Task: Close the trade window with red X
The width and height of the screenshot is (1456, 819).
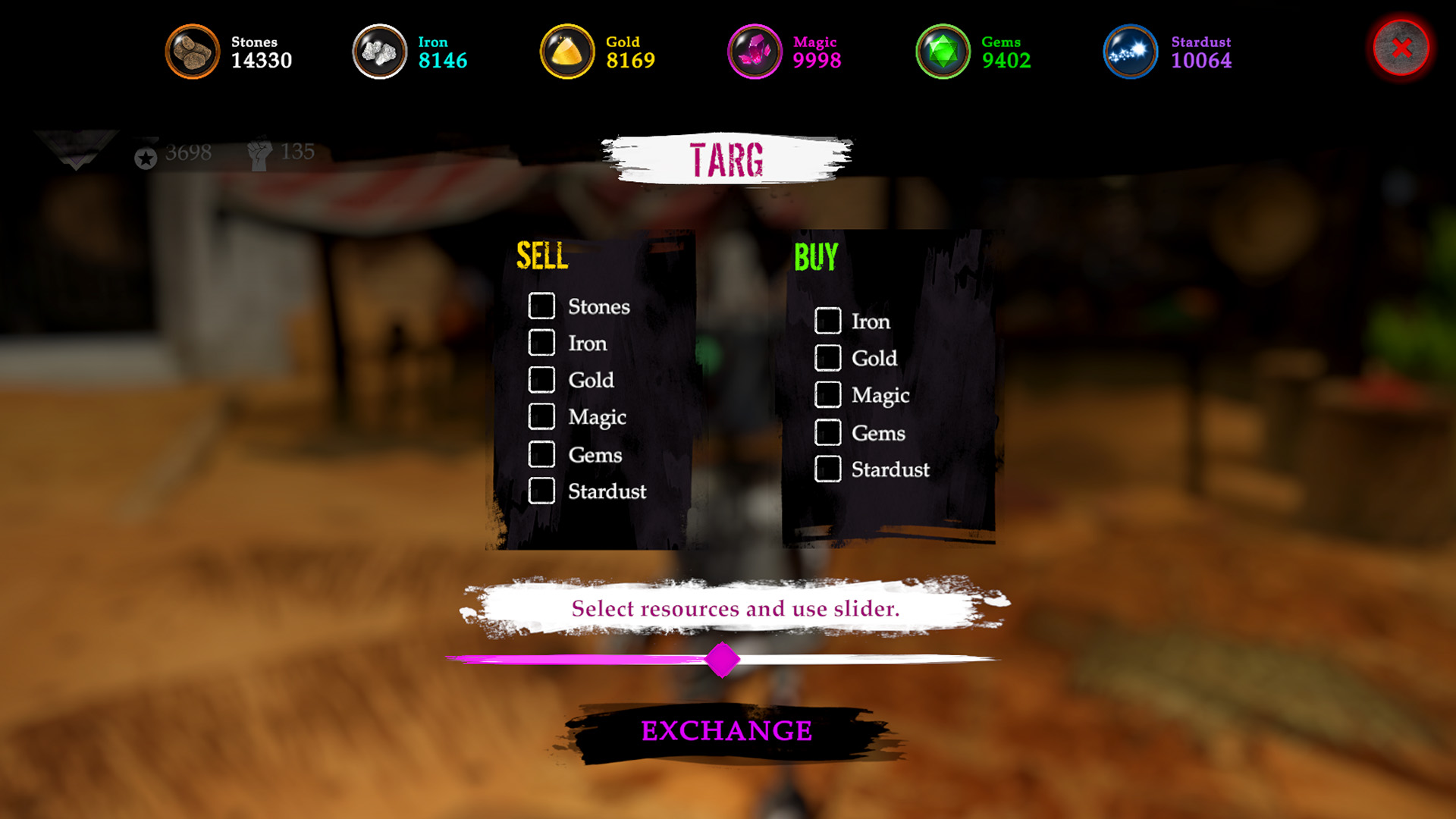Action: click(1401, 49)
